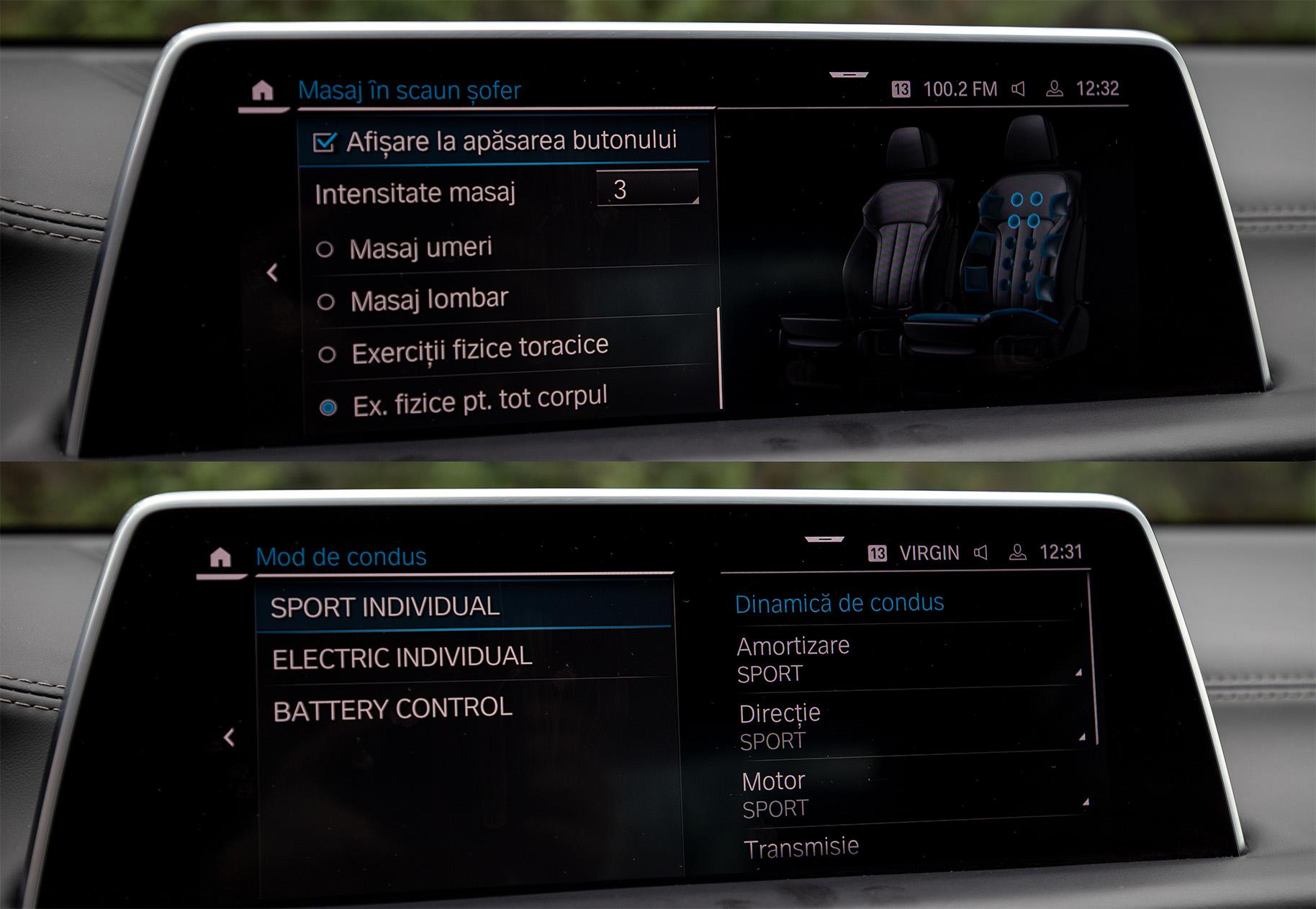Choose the 'Masaj lombar' option
1316x909 pixels.
326,302
